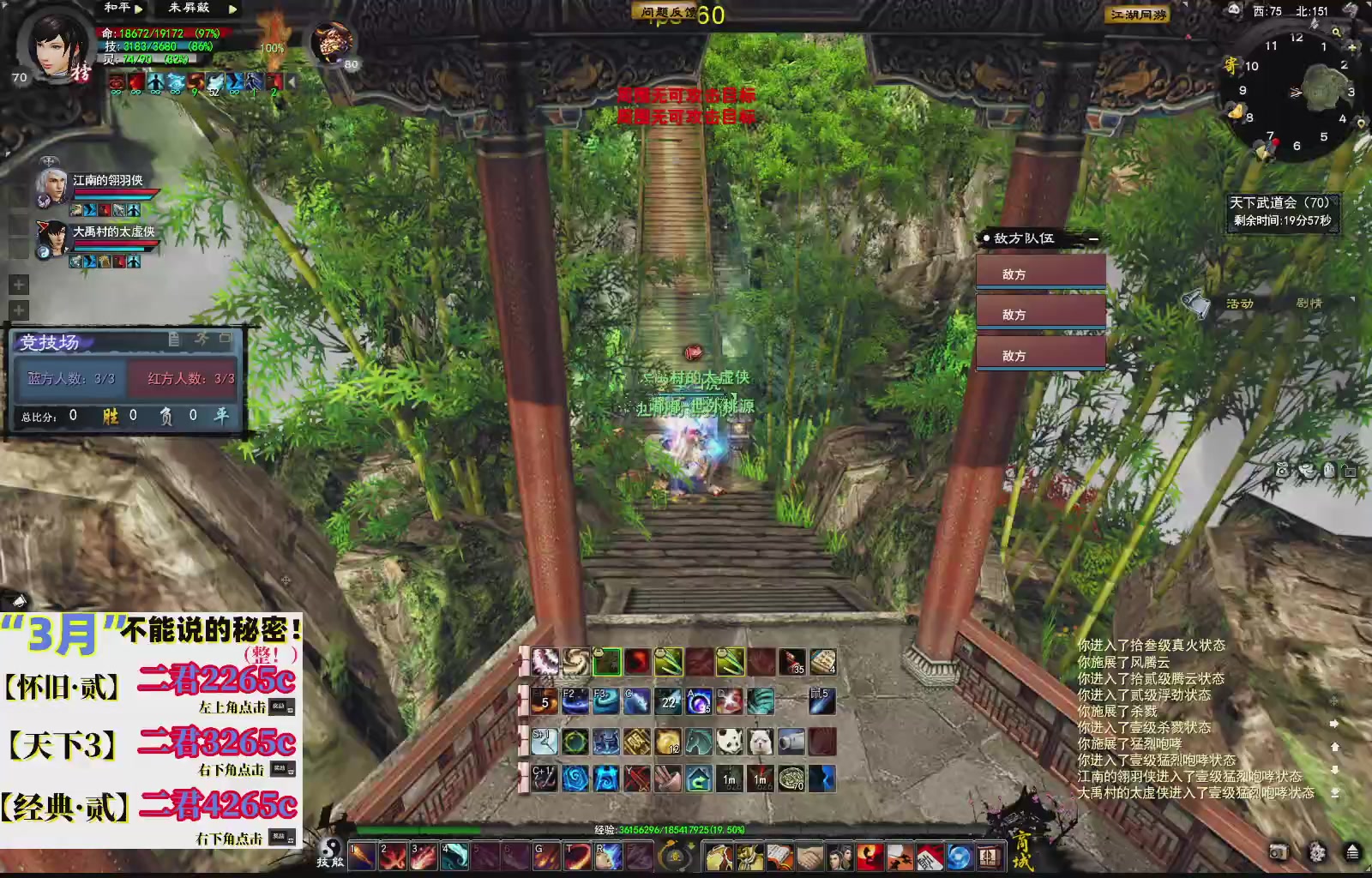1372x878 pixels.
Task: Click the panda pet icon in the skill grid
Action: [x=731, y=741]
